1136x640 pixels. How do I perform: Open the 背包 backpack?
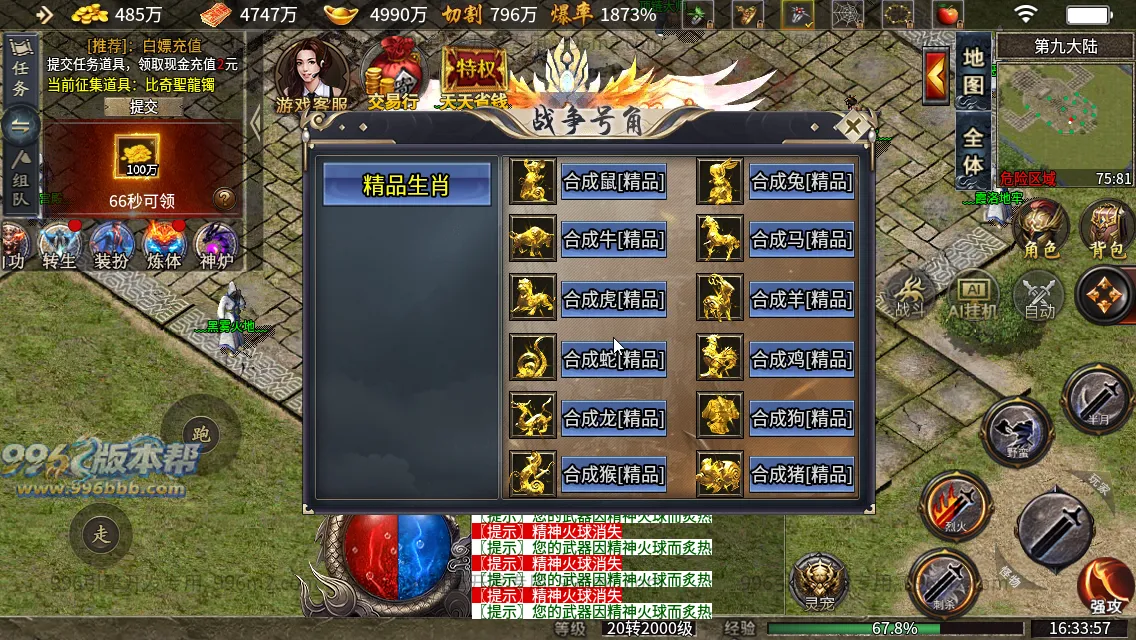[1105, 231]
